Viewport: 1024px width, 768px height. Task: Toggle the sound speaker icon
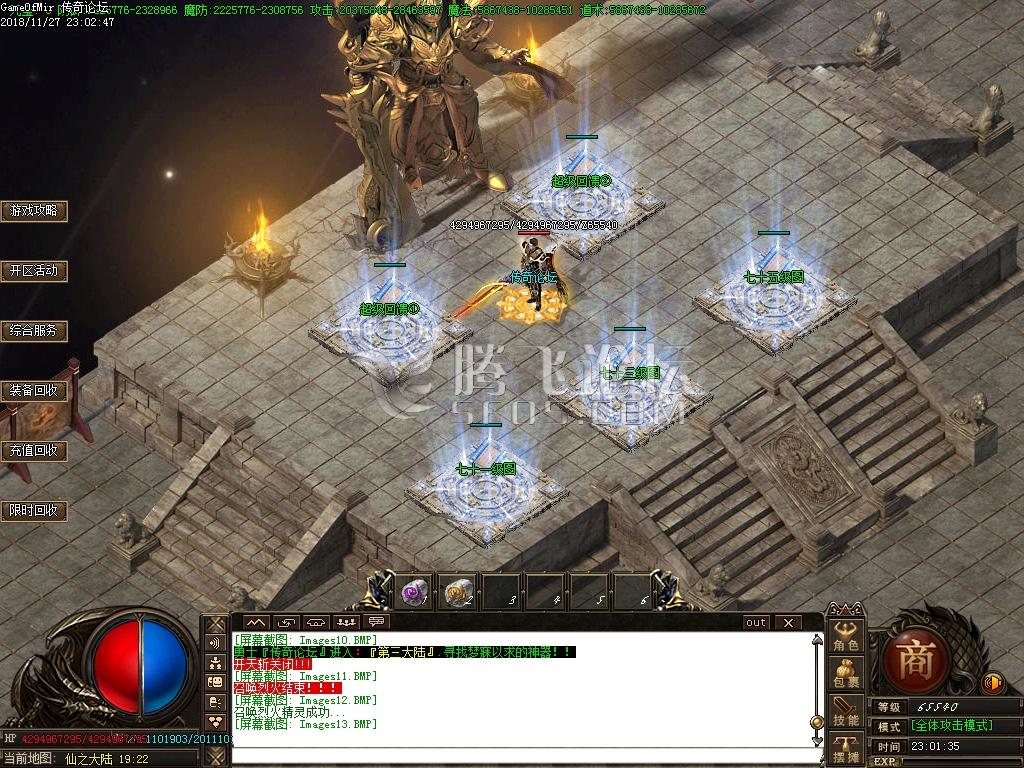tap(993, 683)
